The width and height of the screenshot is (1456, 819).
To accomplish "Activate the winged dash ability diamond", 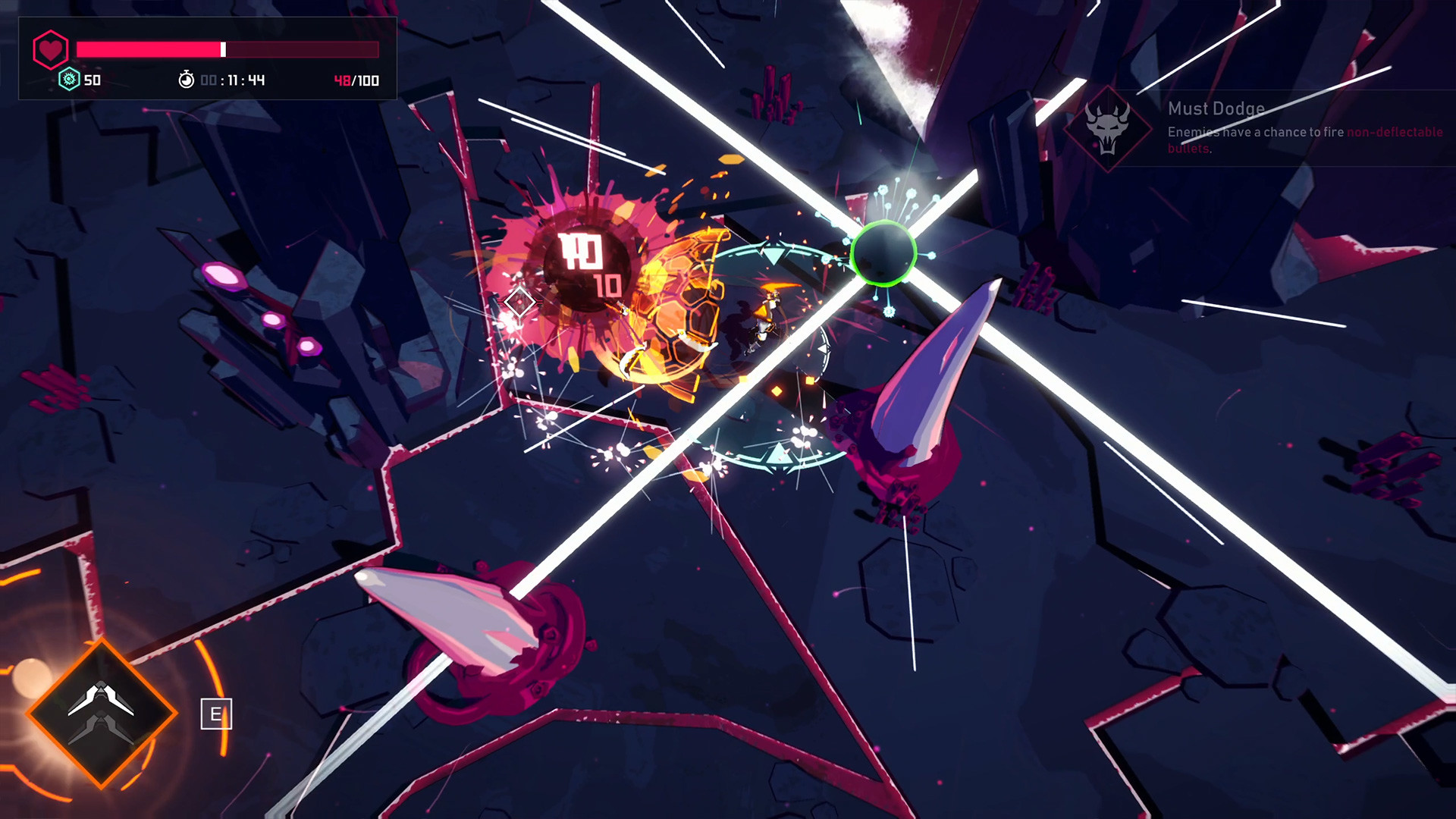I will tap(102, 713).
